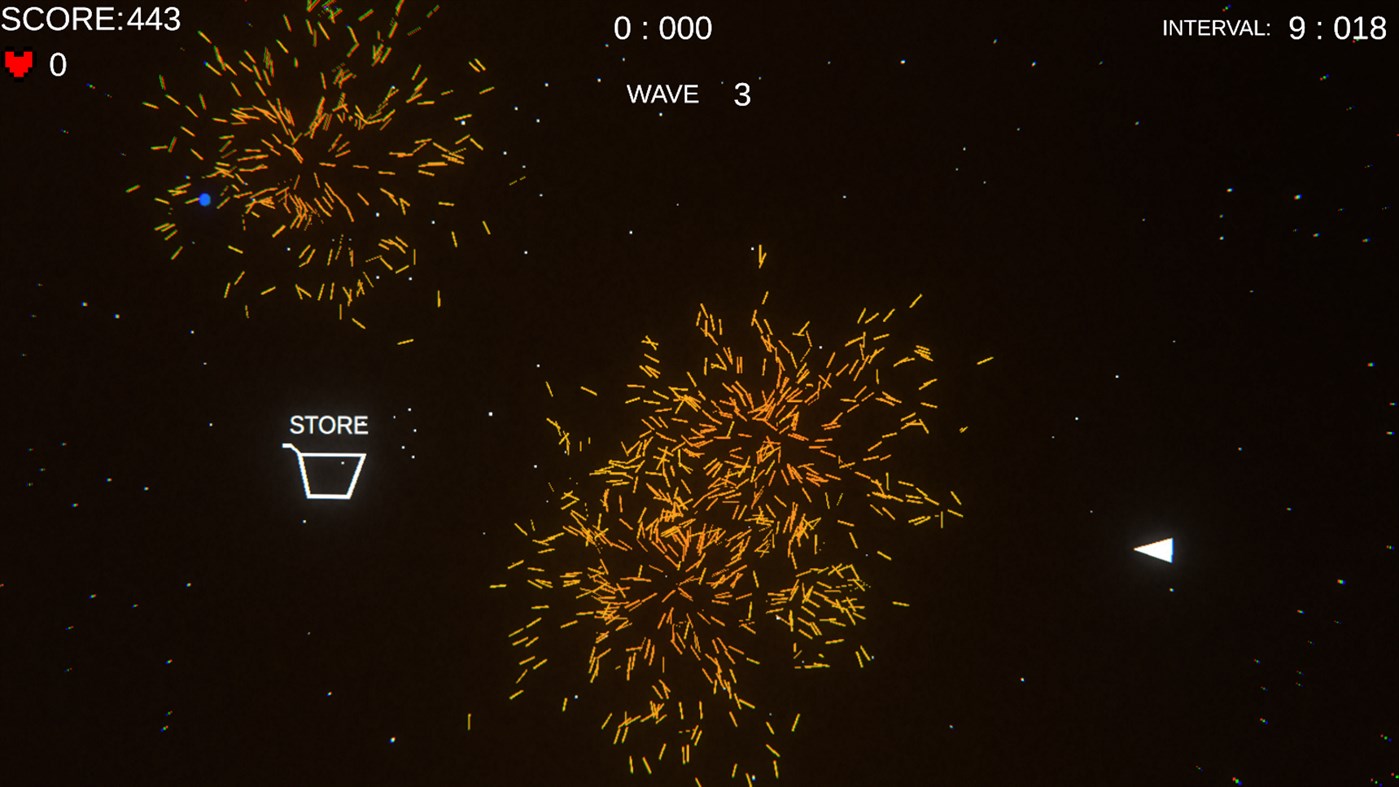Click the nose tip of the player ship
Image resolution: width=1399 pixels, height=787 pixels.
(x=1133, y=549)
